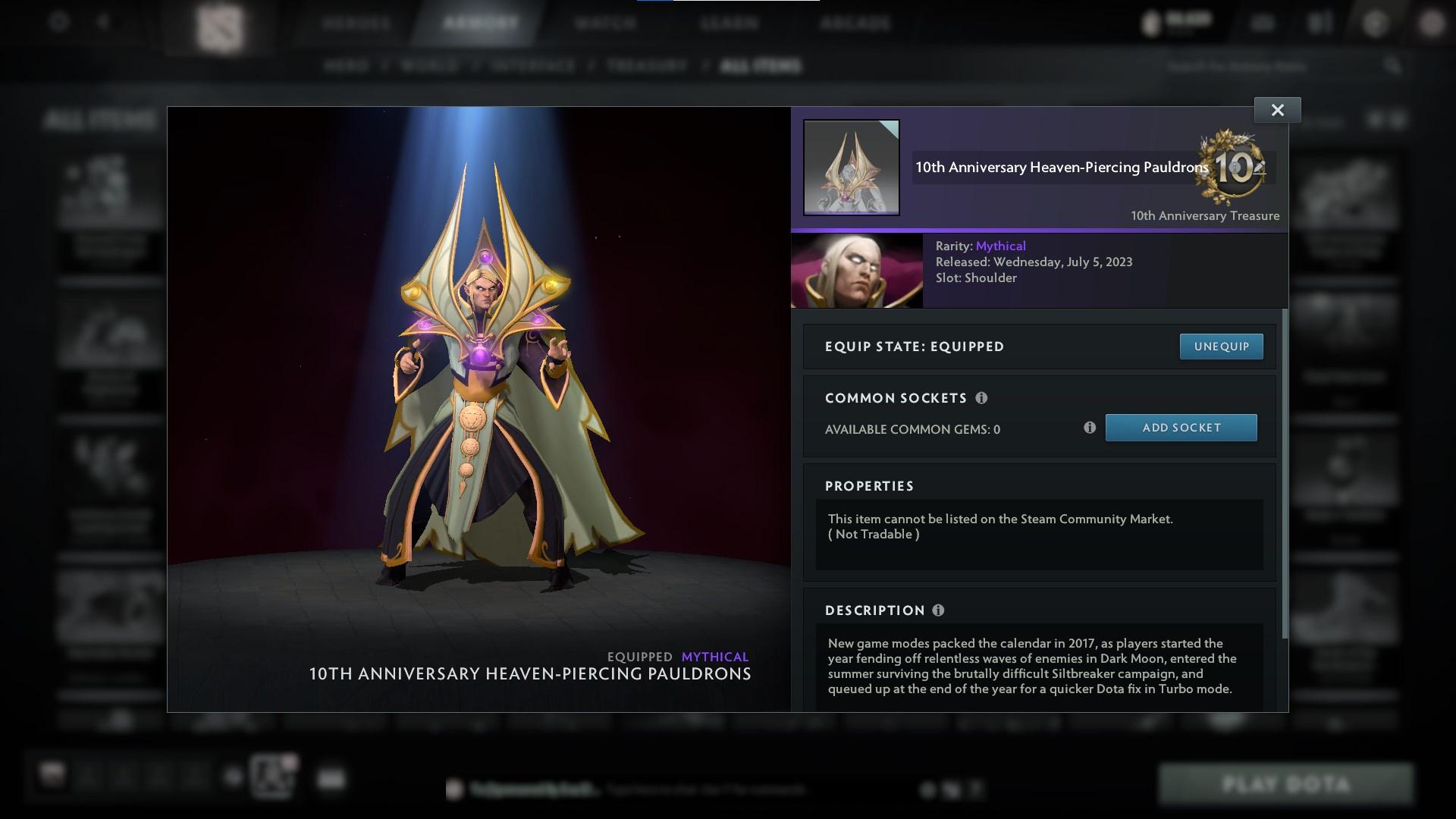Click the Unequip button
Screen dimensions: 1456x819
tap(1221, 346)
